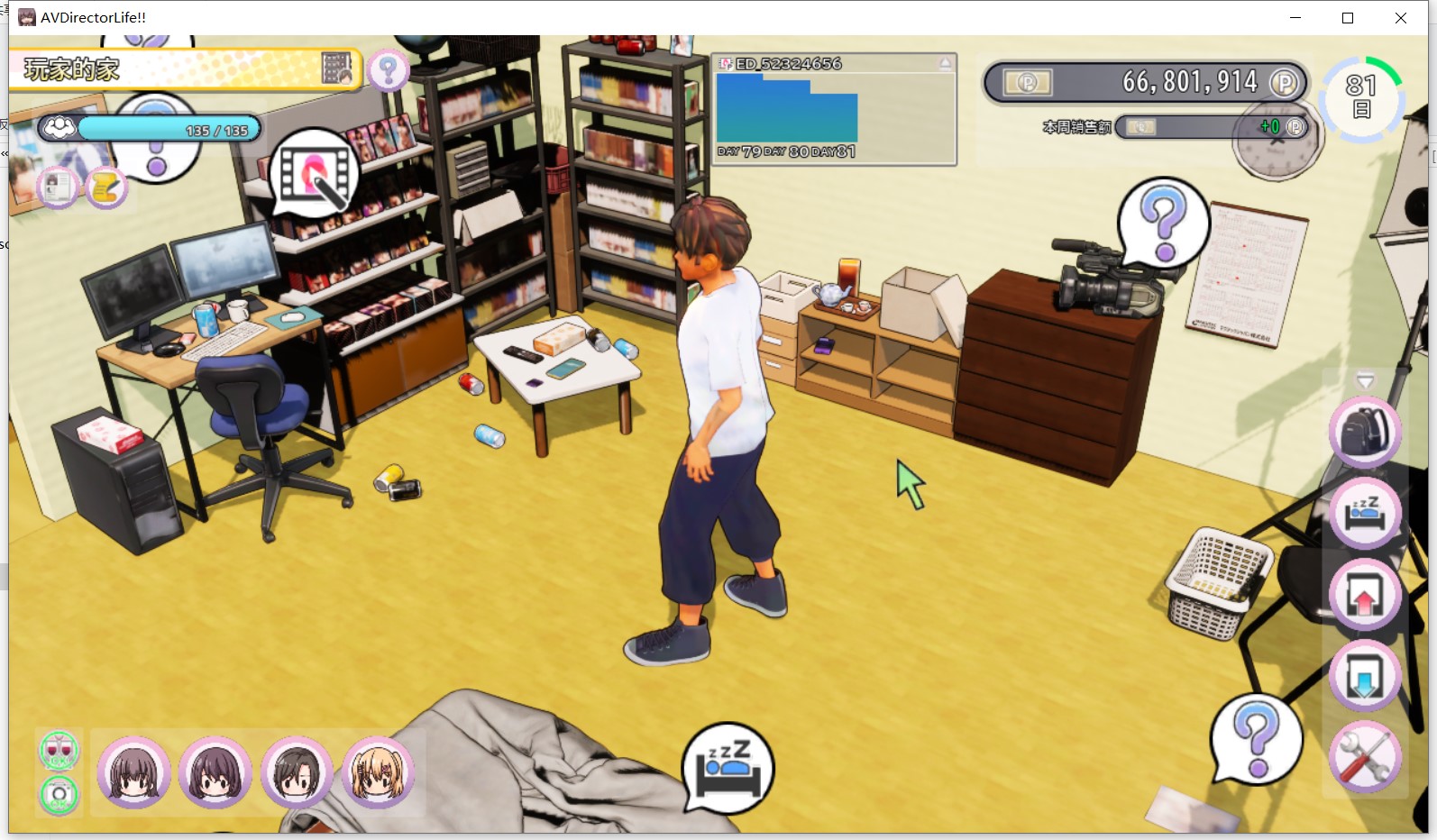Open the profile card icon
Image resolution: width=1437 pixels, height=840 pixels.
tap(58, 187)
